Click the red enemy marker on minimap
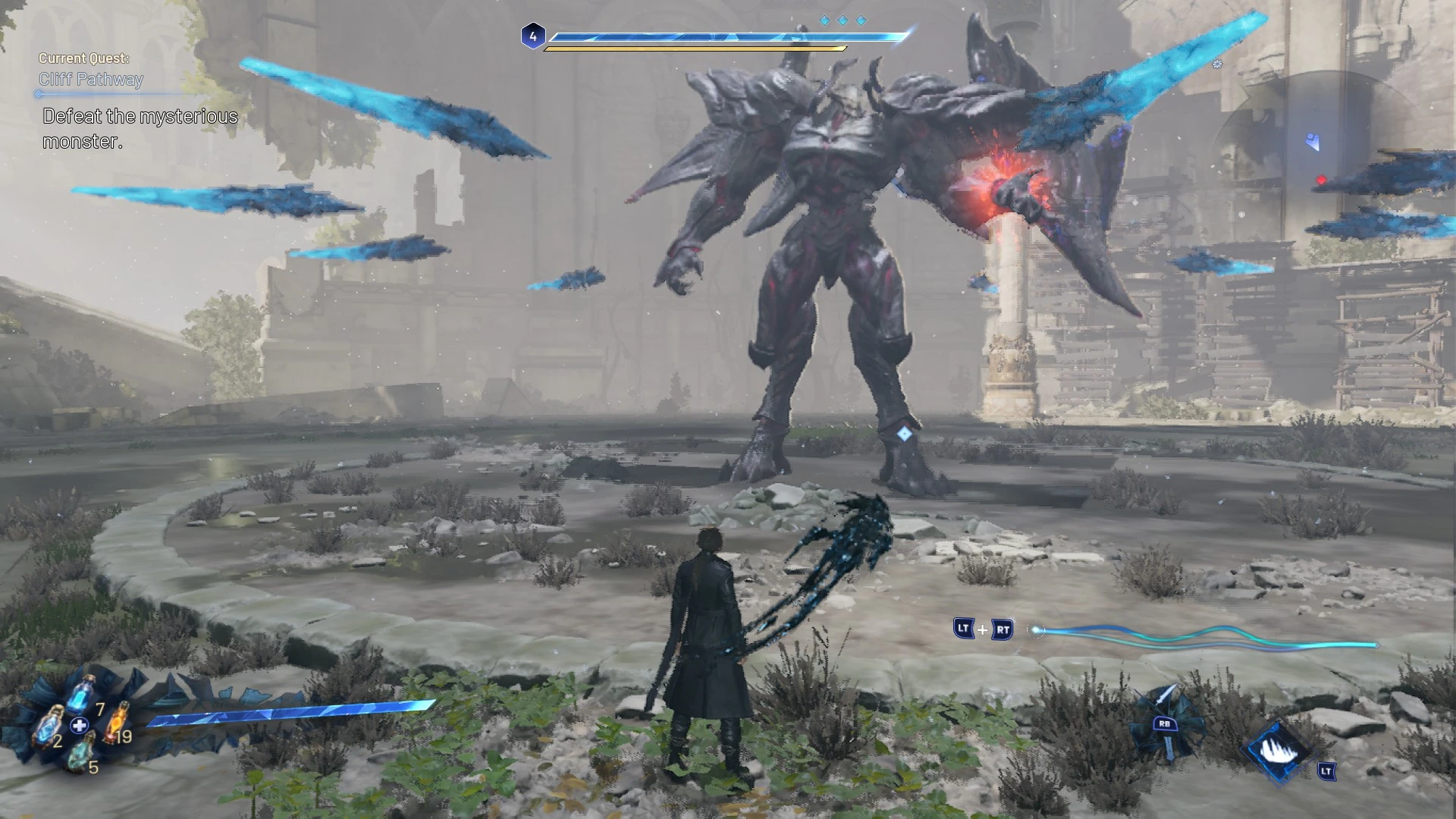 coord(1322,180)
